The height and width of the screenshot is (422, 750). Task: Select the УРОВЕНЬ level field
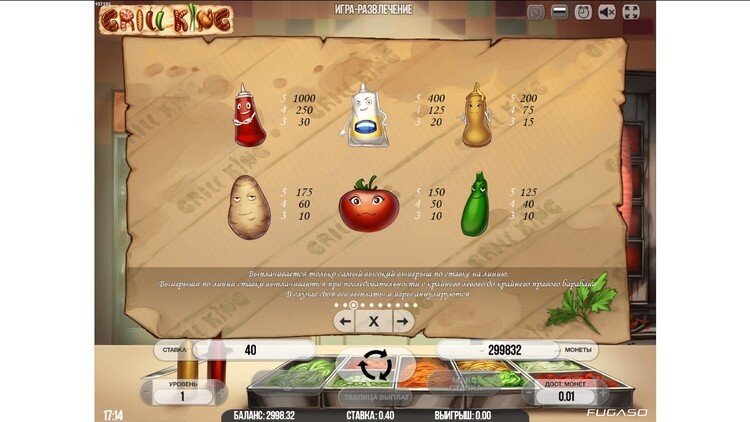pos(182,396)
